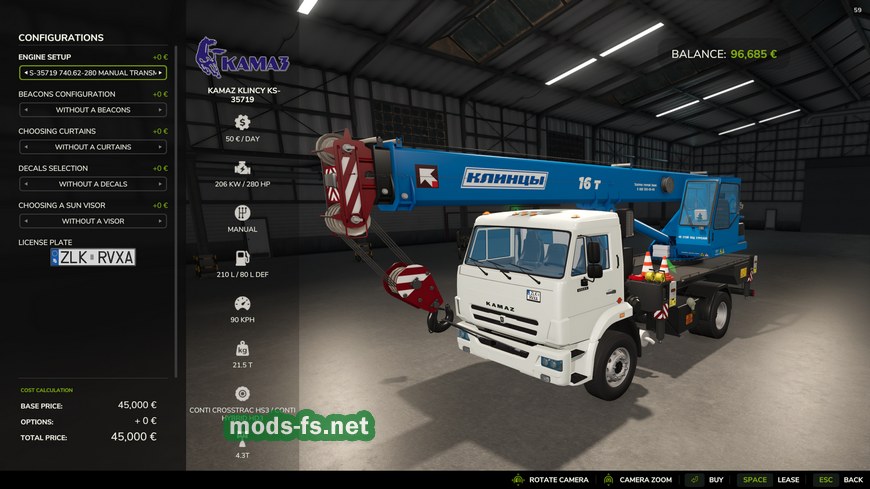The width and height of the screenshot is (870, 489).
Task: Pick previous sun visor option
Action: pos(25,221)
